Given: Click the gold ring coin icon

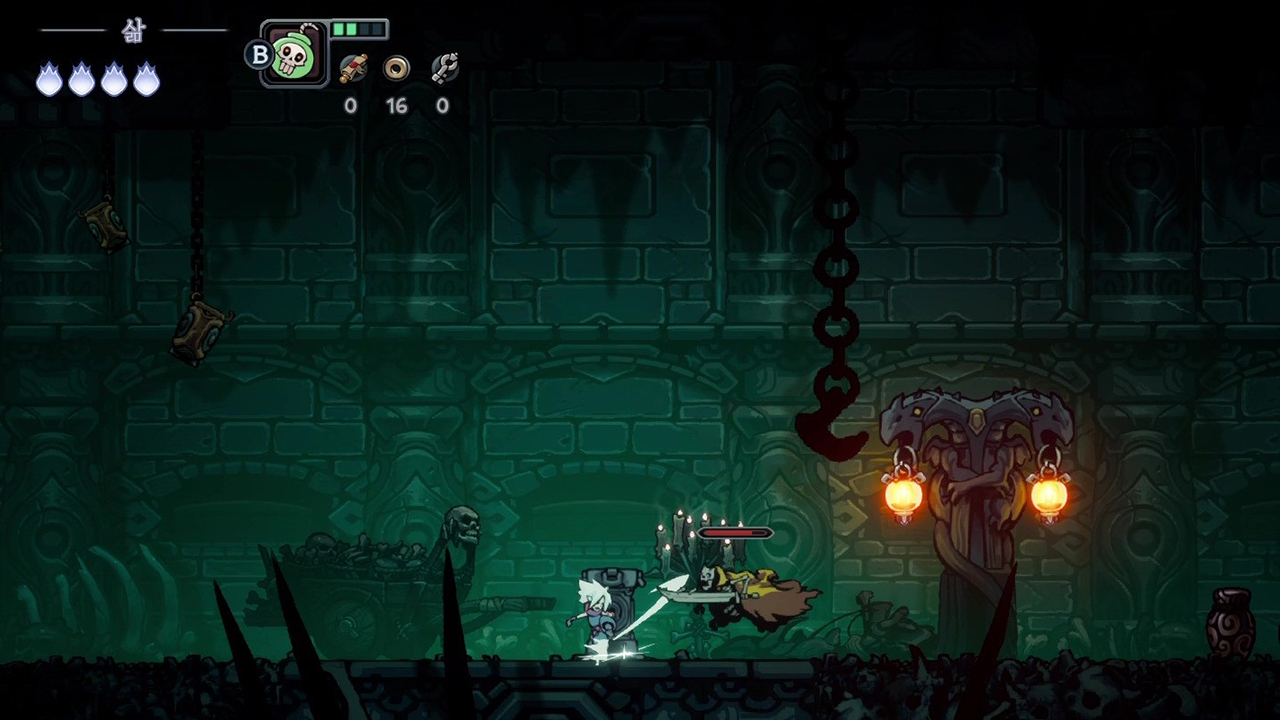Looking at the screenshot, I should (x=397, y=68).
